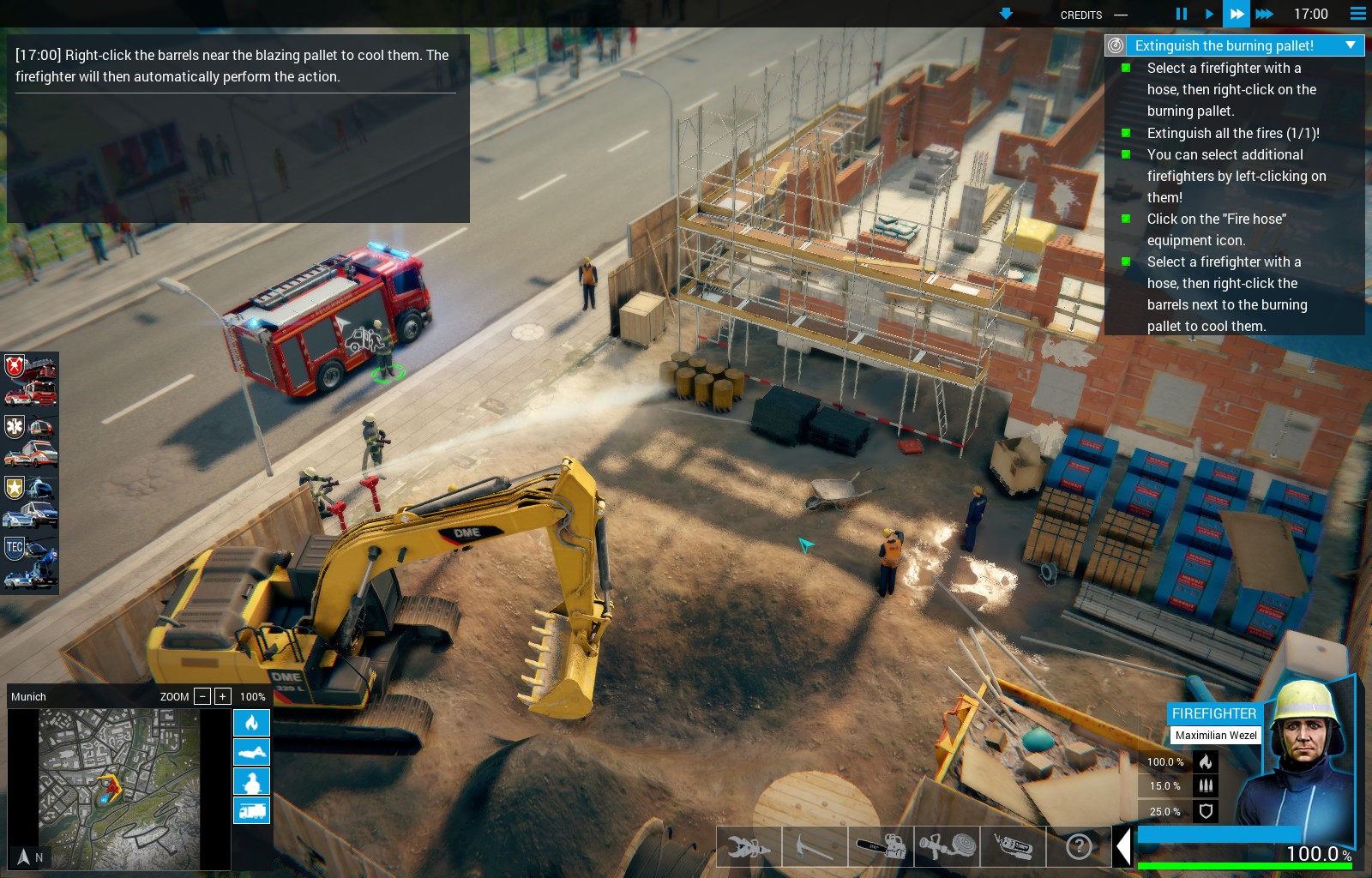Select the fire hose equipment icon

pos(947,847)
